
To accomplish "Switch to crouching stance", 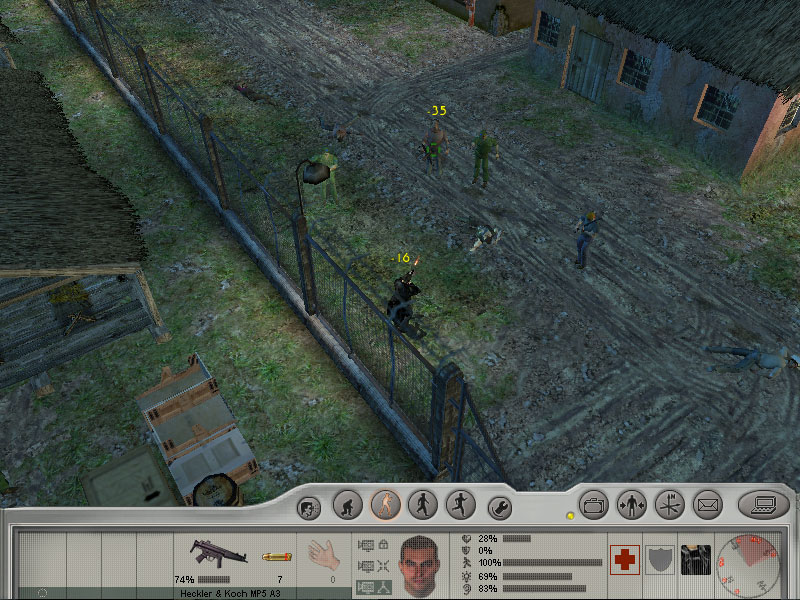I will click(347, 505).
